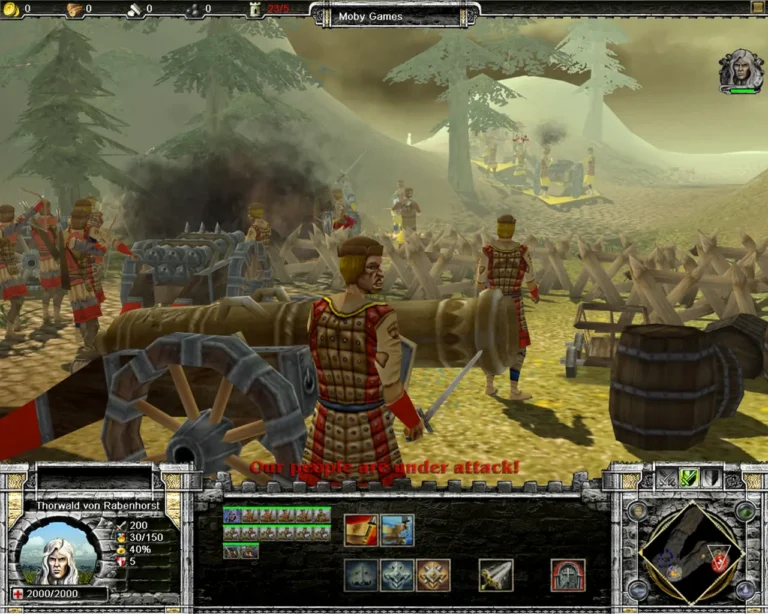
Task: Pick the bronze winged emblem formation
Action: click(433, 575)
